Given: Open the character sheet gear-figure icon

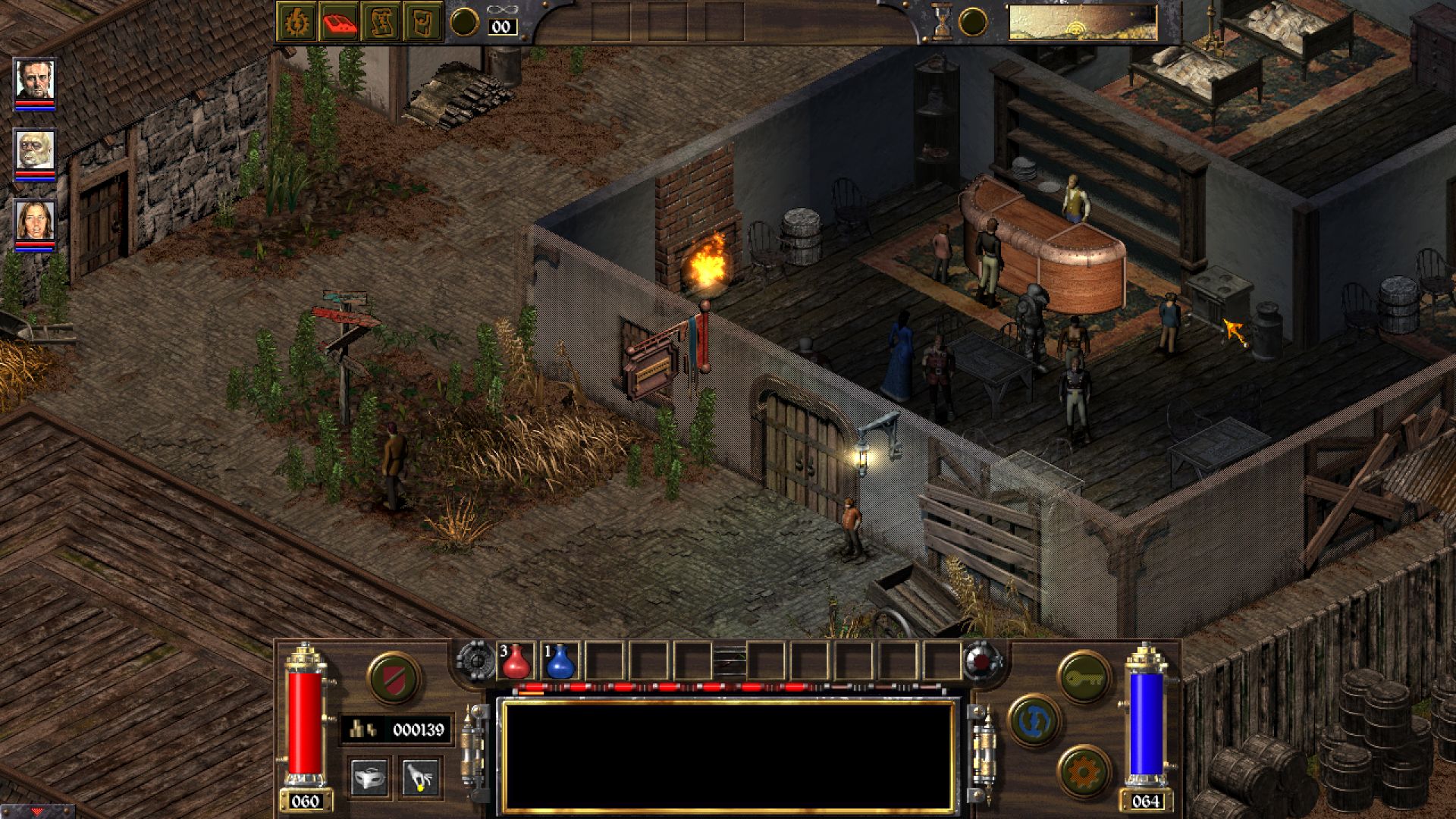Looking at the screenshot, I should click(296, 23).
